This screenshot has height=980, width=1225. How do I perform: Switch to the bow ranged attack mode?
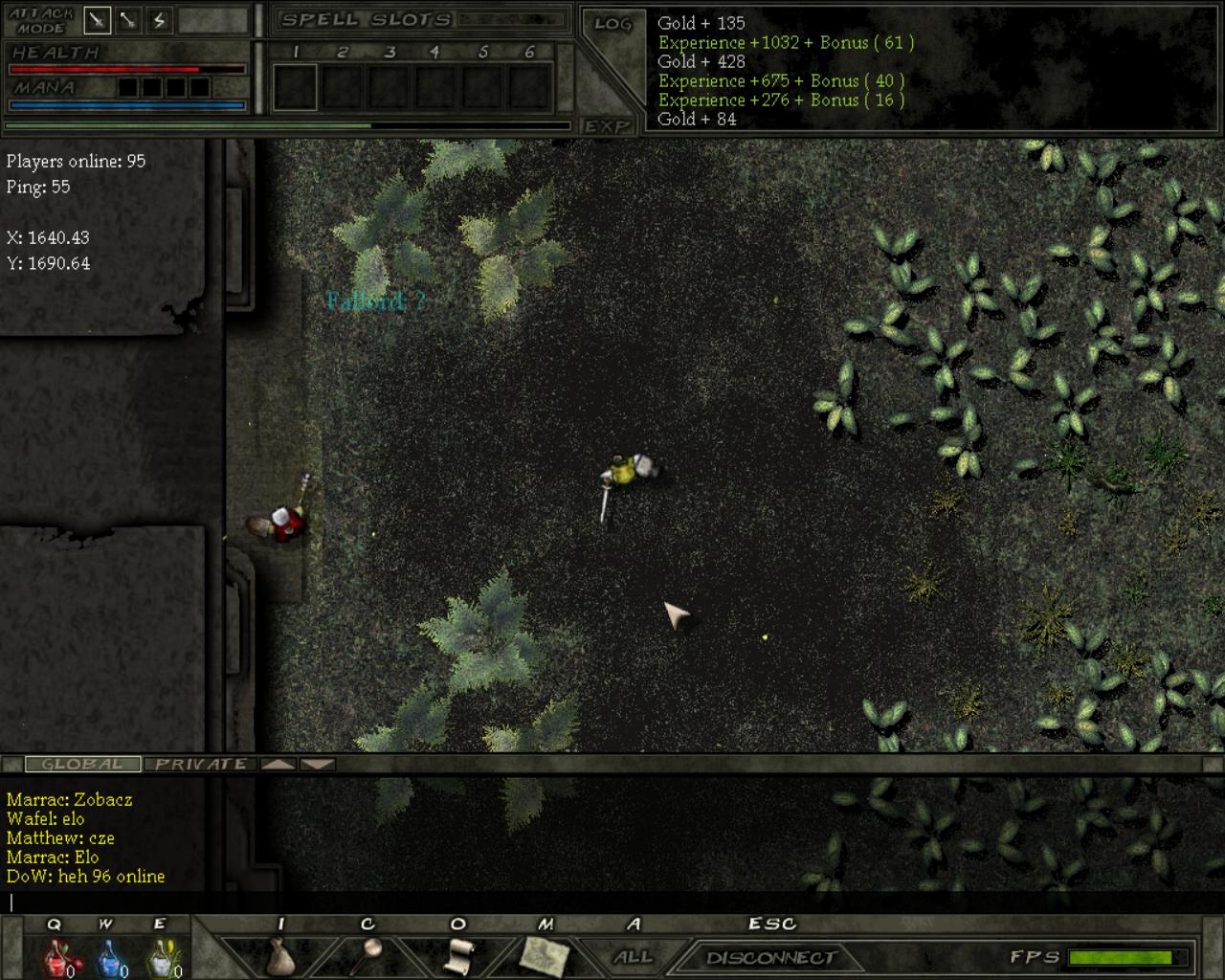pos(128,19)
